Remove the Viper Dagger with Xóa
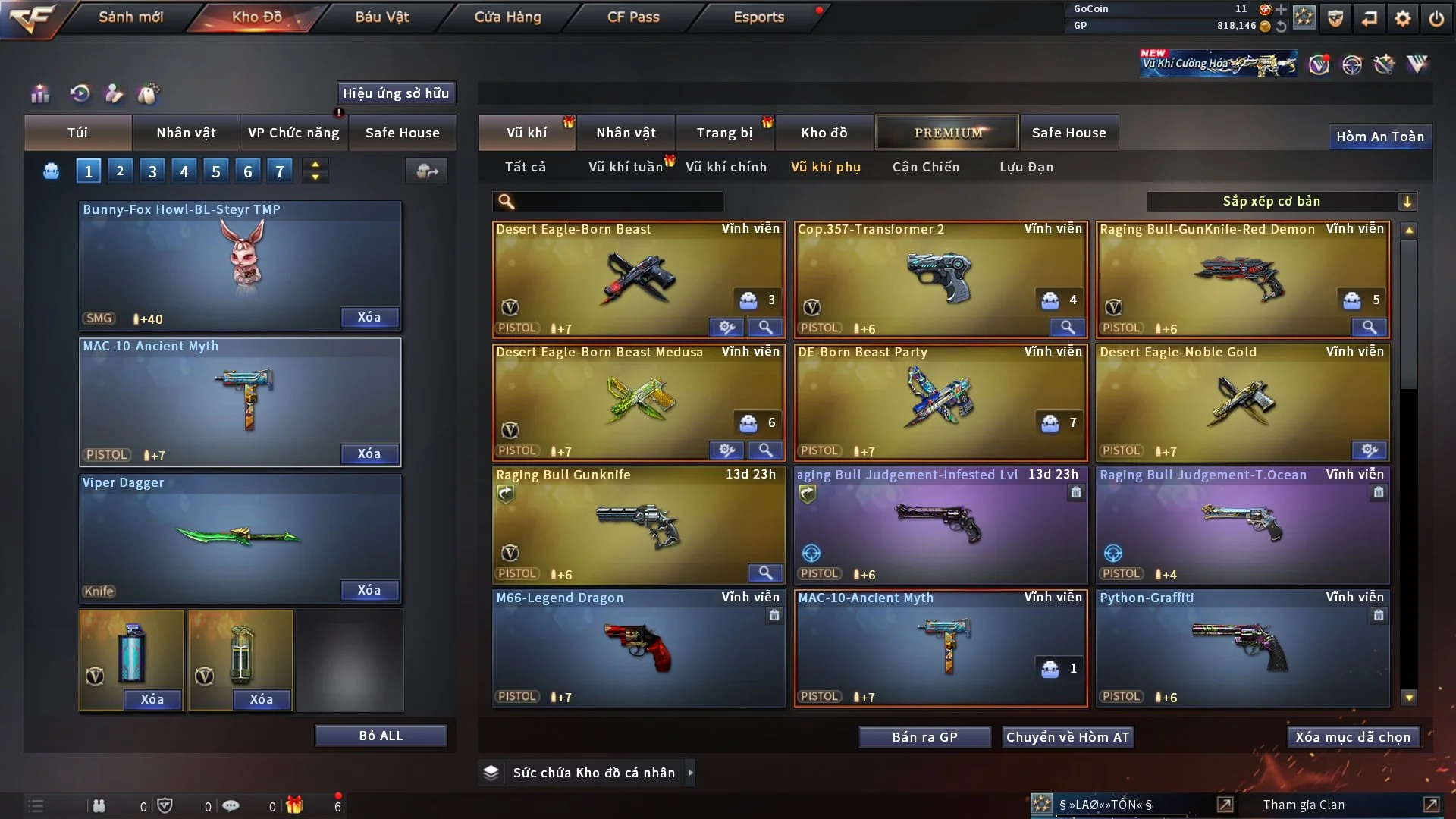1456x819 pixels. (369, 590)
